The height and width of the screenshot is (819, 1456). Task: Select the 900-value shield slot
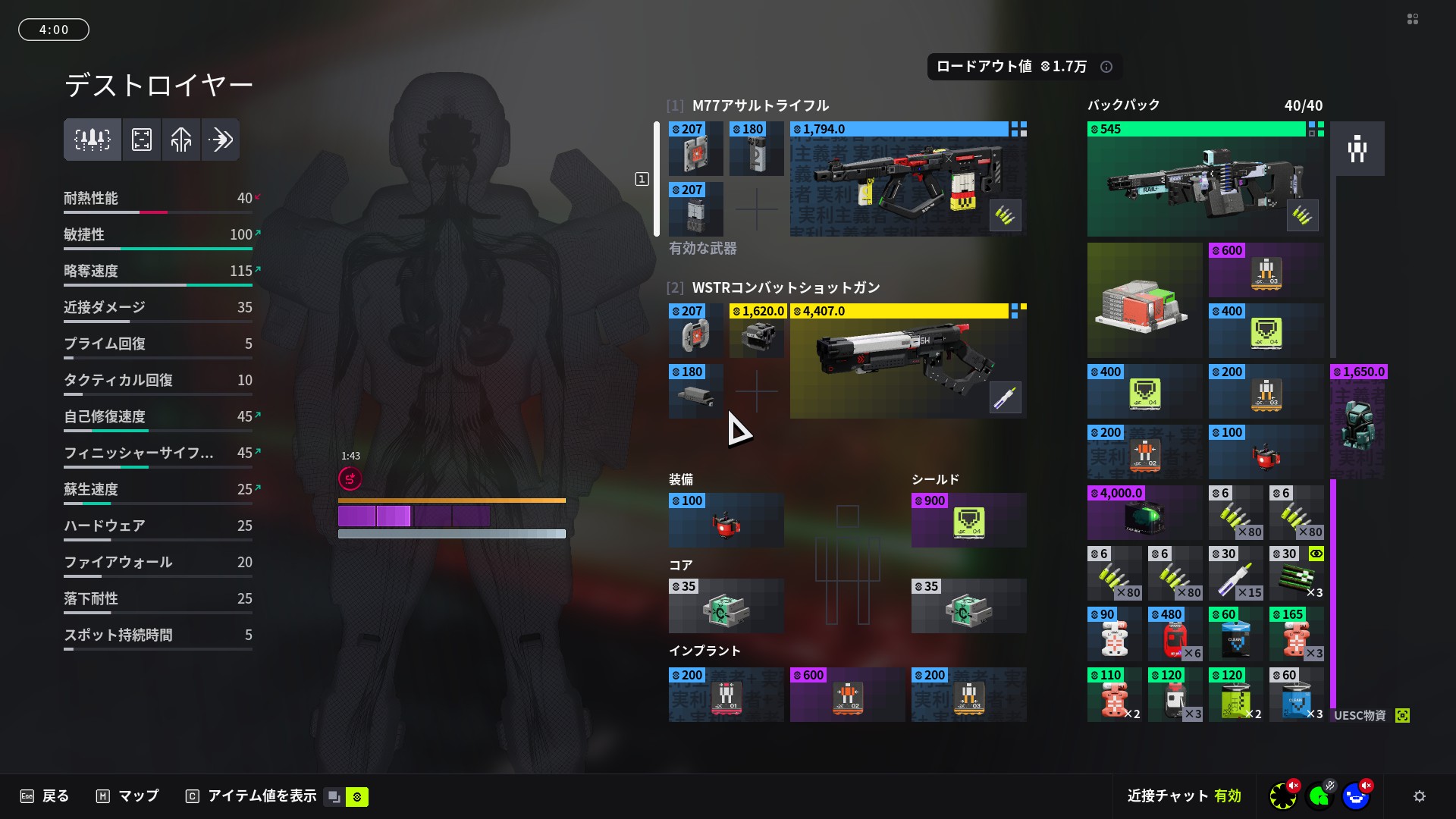tap(968, 520)
